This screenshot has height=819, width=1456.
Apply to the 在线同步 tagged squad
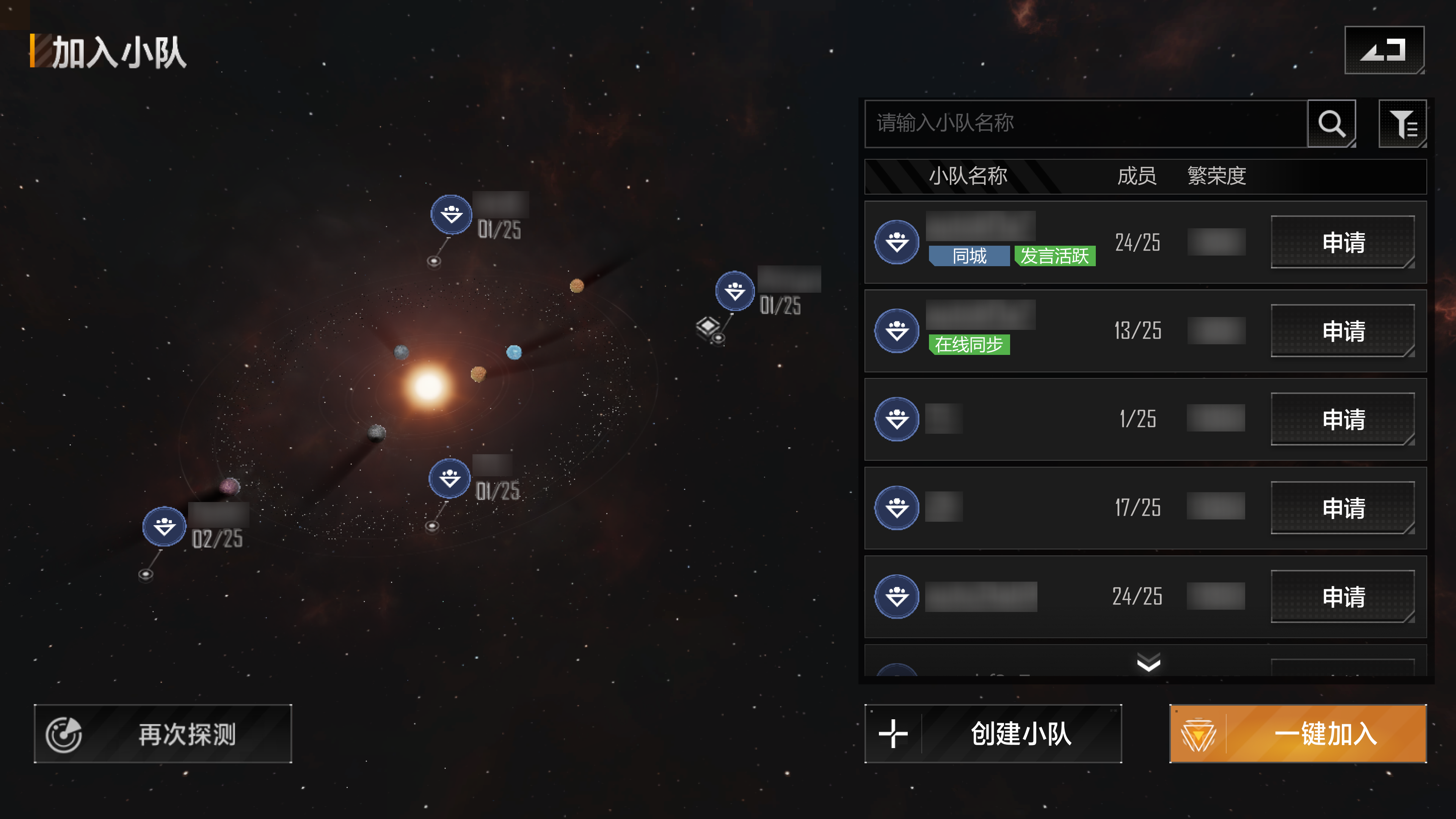click(x=1342, y=331)
